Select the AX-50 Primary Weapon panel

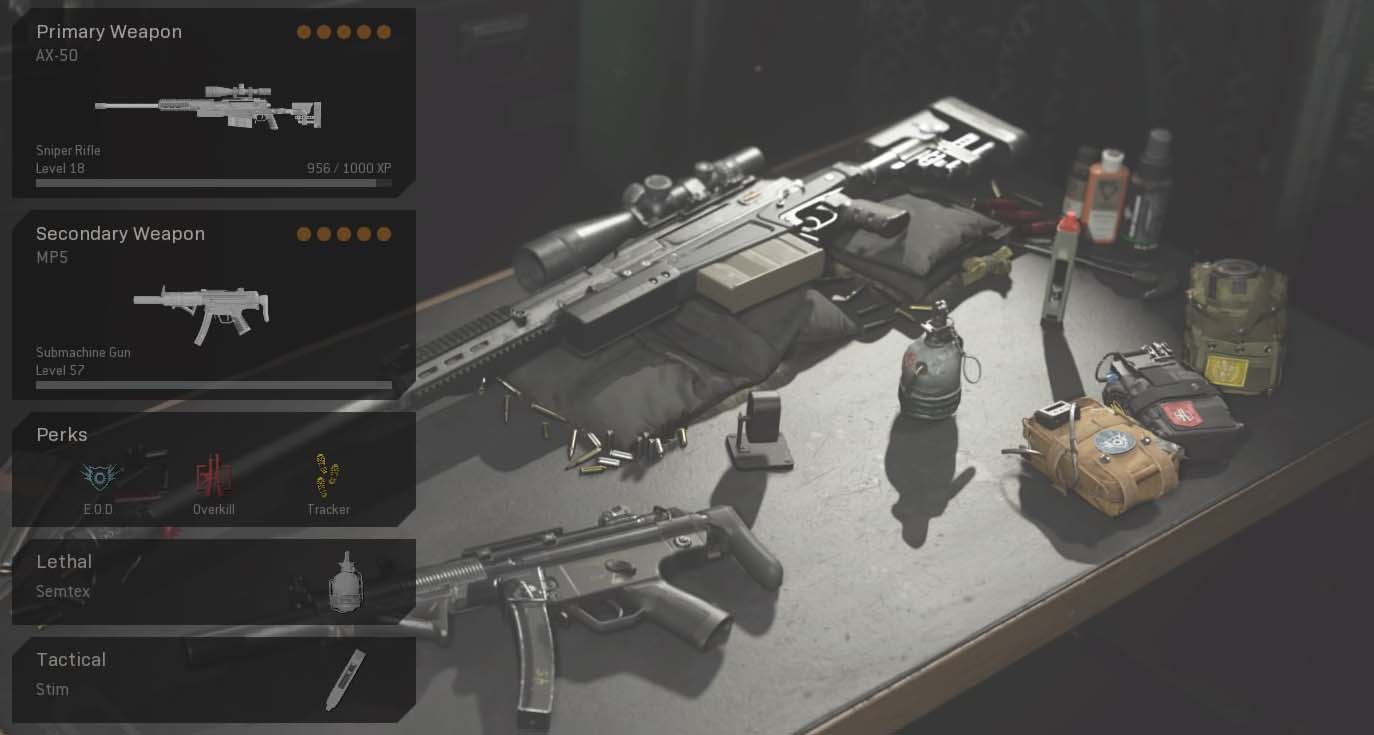(x=213, y=103)
